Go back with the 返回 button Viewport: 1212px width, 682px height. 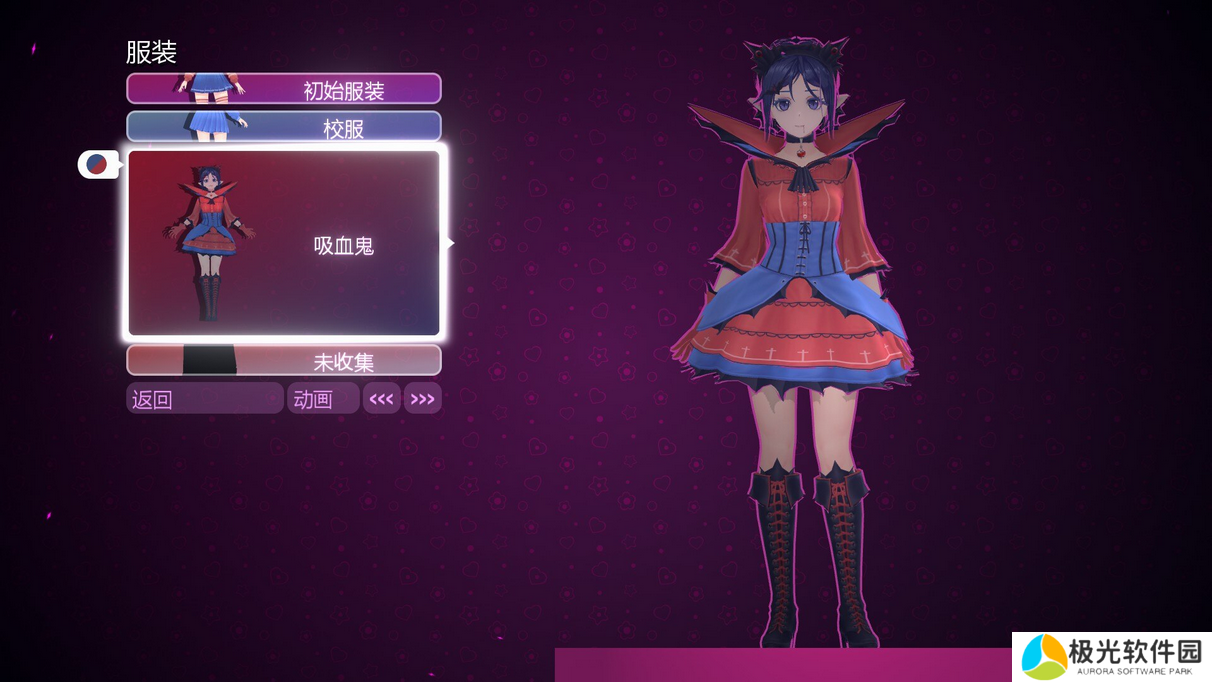(x=204, y=399)
